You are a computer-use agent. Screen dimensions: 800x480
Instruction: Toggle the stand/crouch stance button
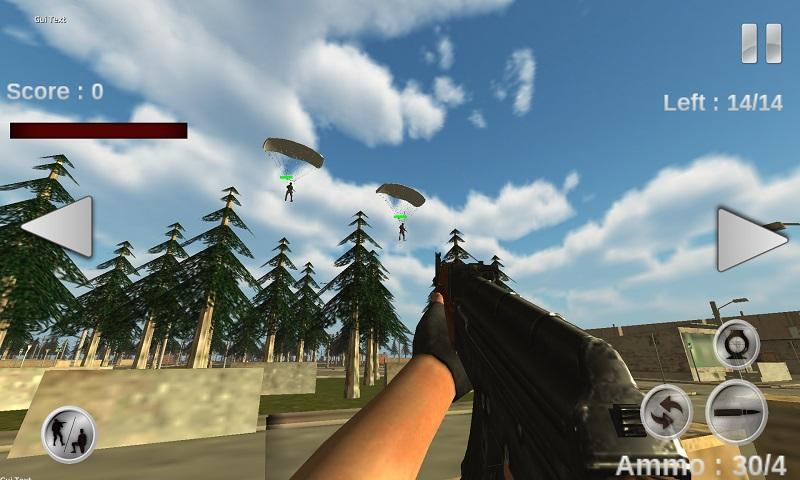click(69, 434)
